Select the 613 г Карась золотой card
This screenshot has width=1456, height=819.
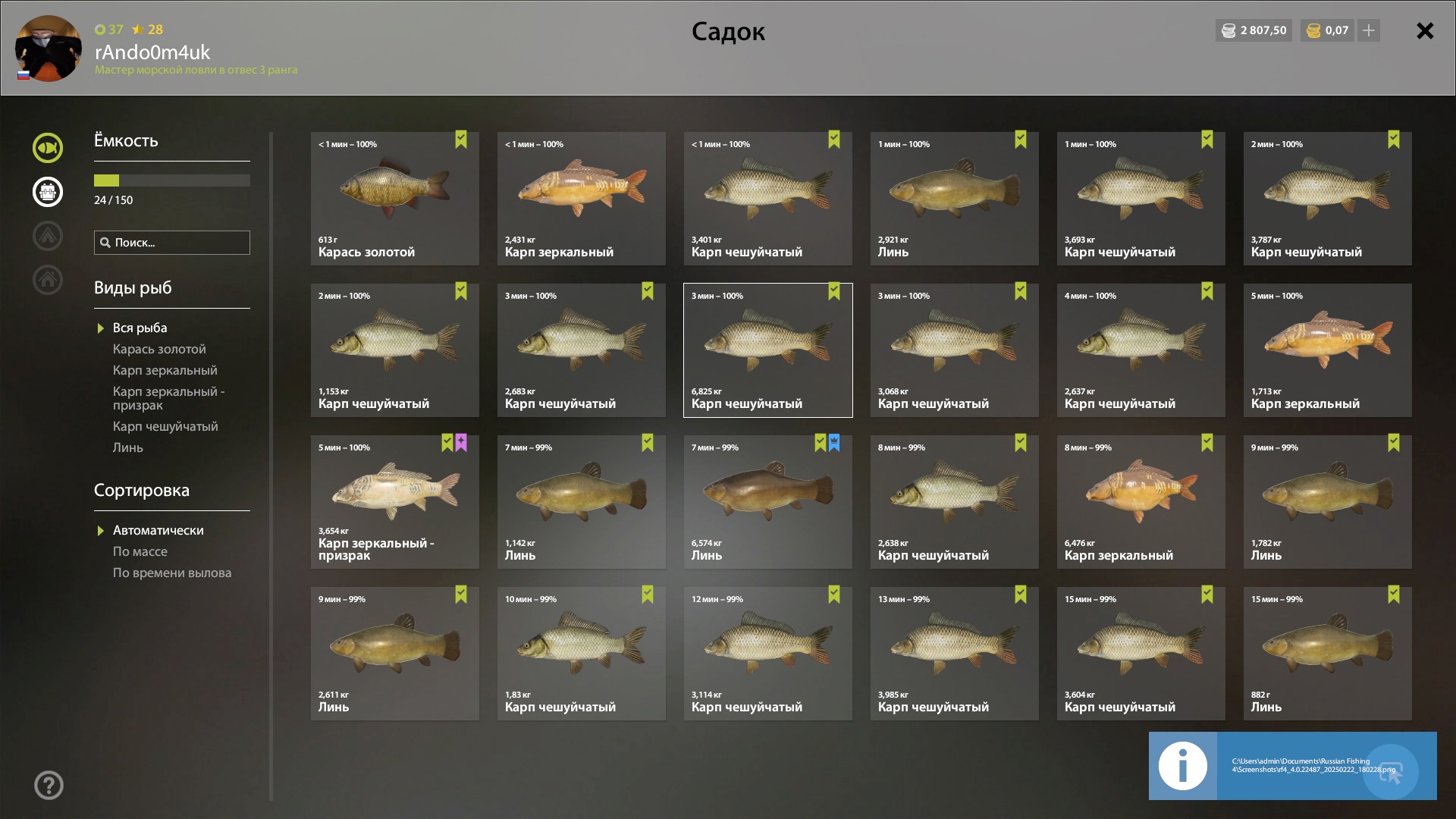click(394, 199)
